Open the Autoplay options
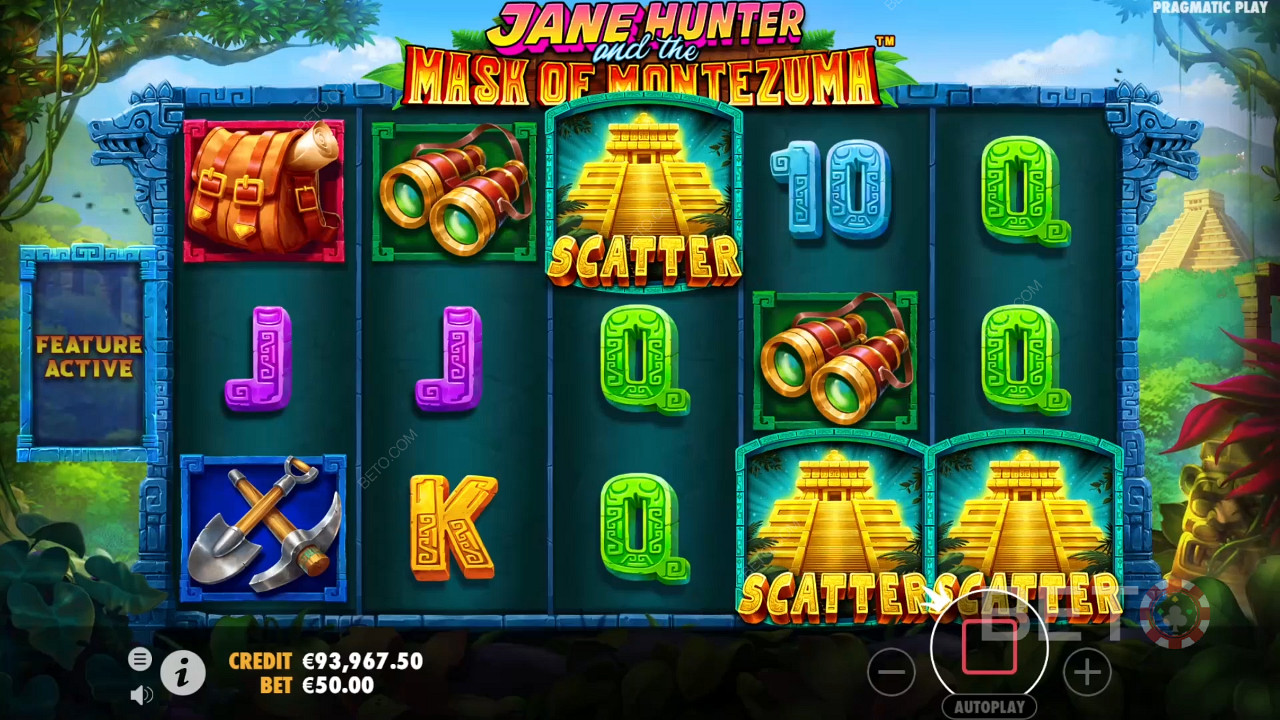 tap(989, 707)
